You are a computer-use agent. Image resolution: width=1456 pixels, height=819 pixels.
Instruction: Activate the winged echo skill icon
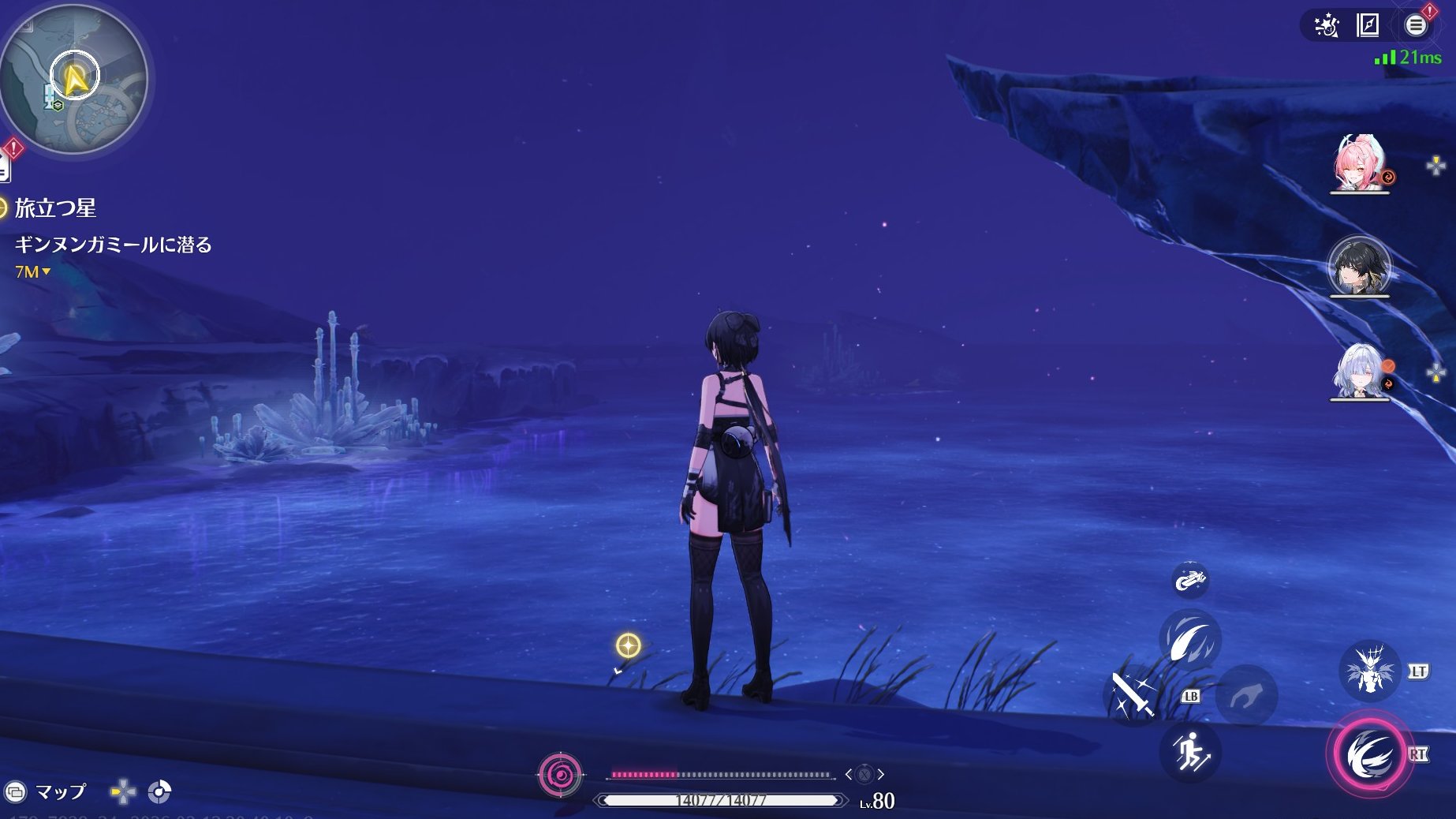(x=1369, y=671)
